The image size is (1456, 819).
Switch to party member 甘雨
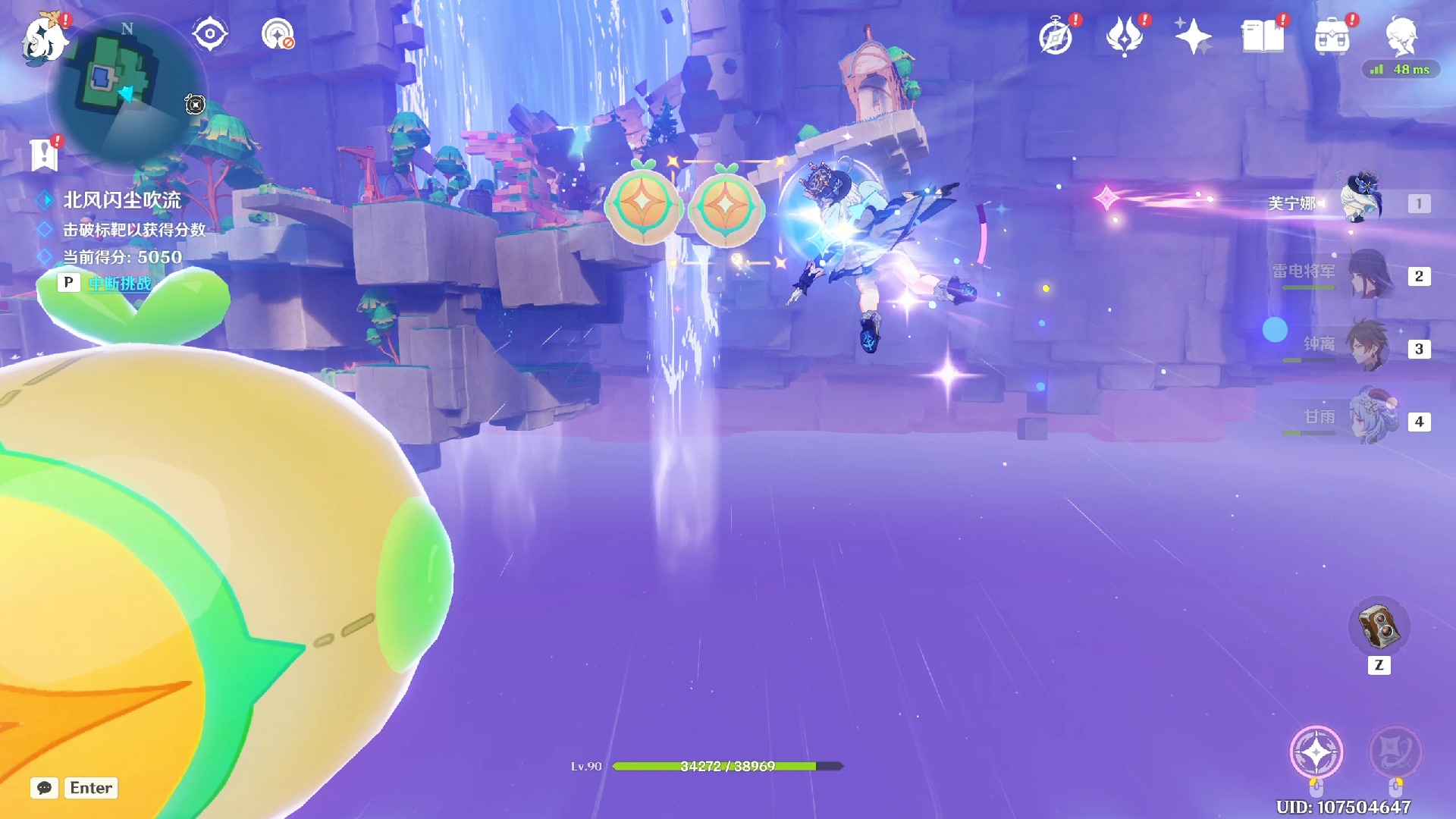pyautogui.click(x=1373, y=419)
